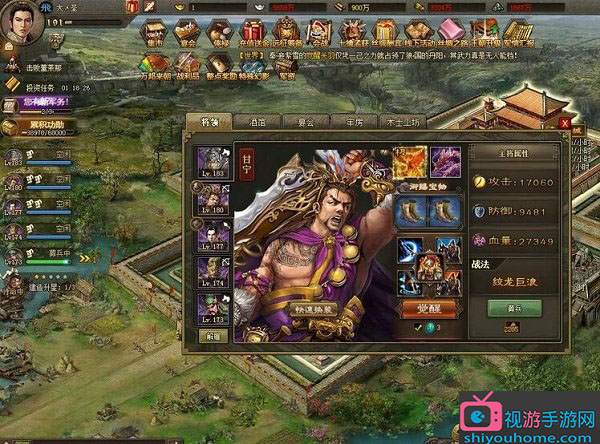
Task: Click the player avatar portrait
Action: pos(22,22)
